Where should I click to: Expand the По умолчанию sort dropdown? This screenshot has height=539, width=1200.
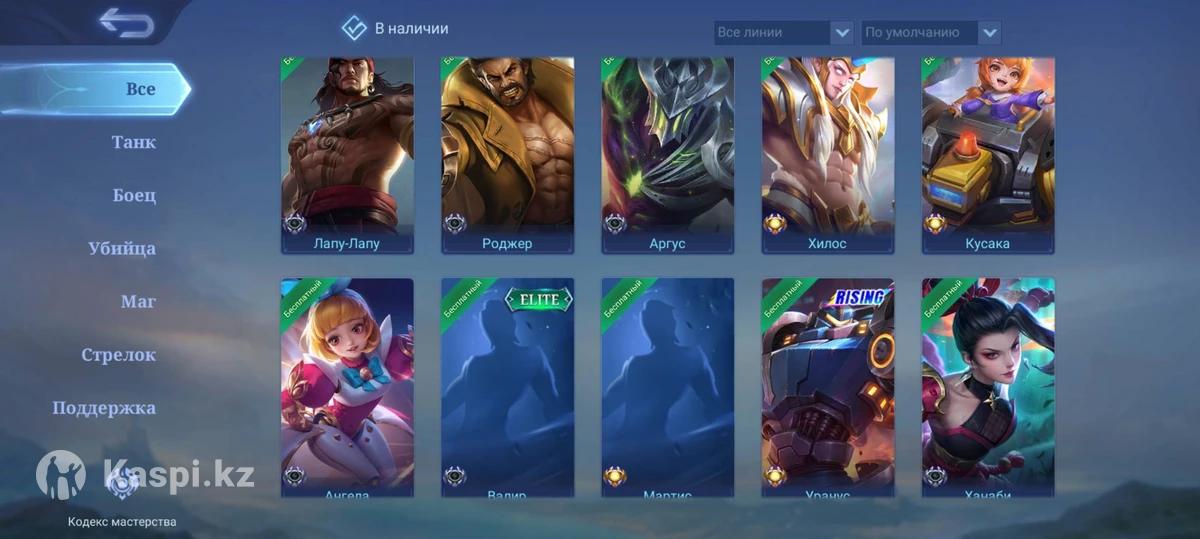tap(931, 33)
